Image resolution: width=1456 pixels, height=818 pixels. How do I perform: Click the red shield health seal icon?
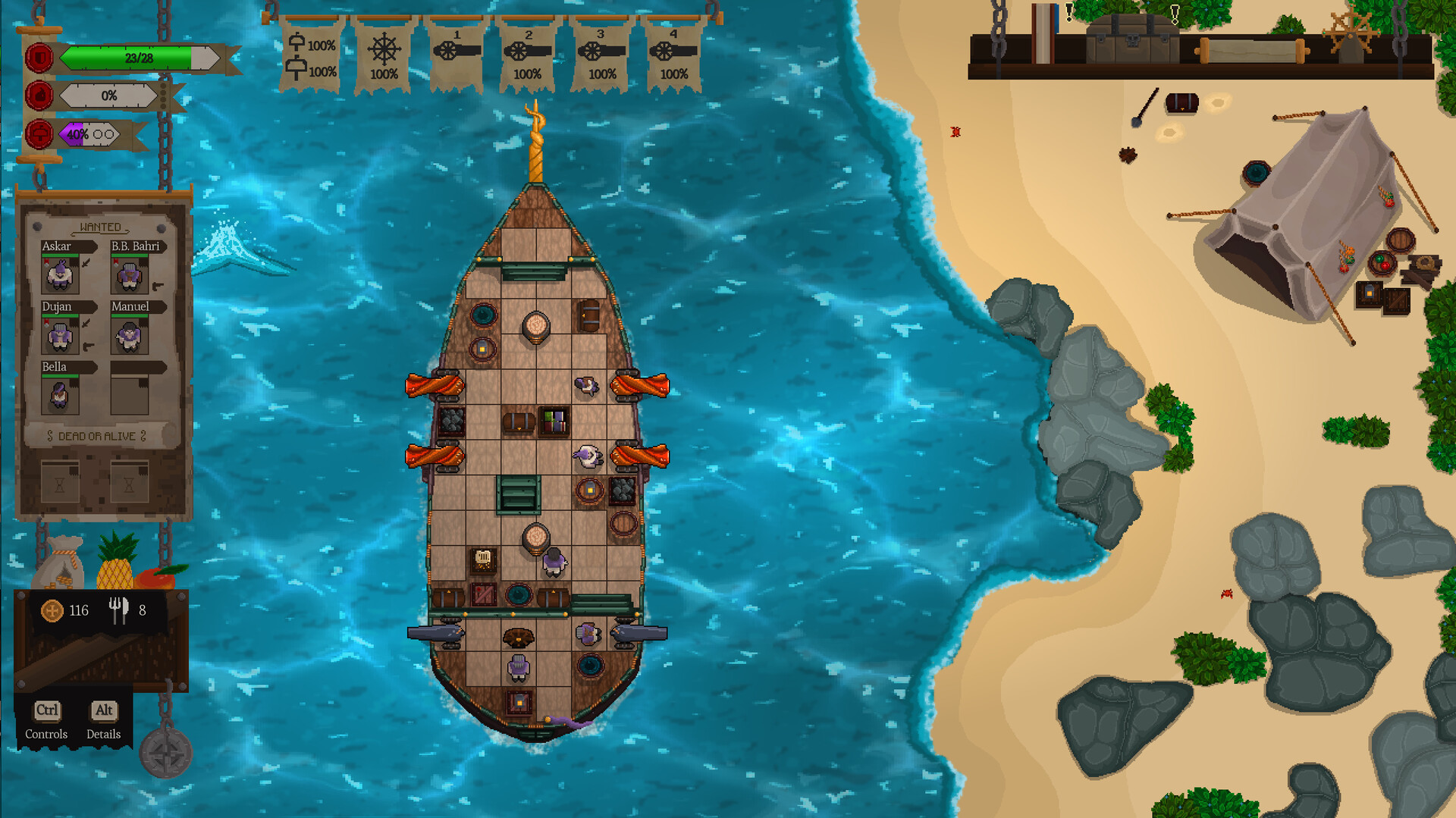(39, 57)
